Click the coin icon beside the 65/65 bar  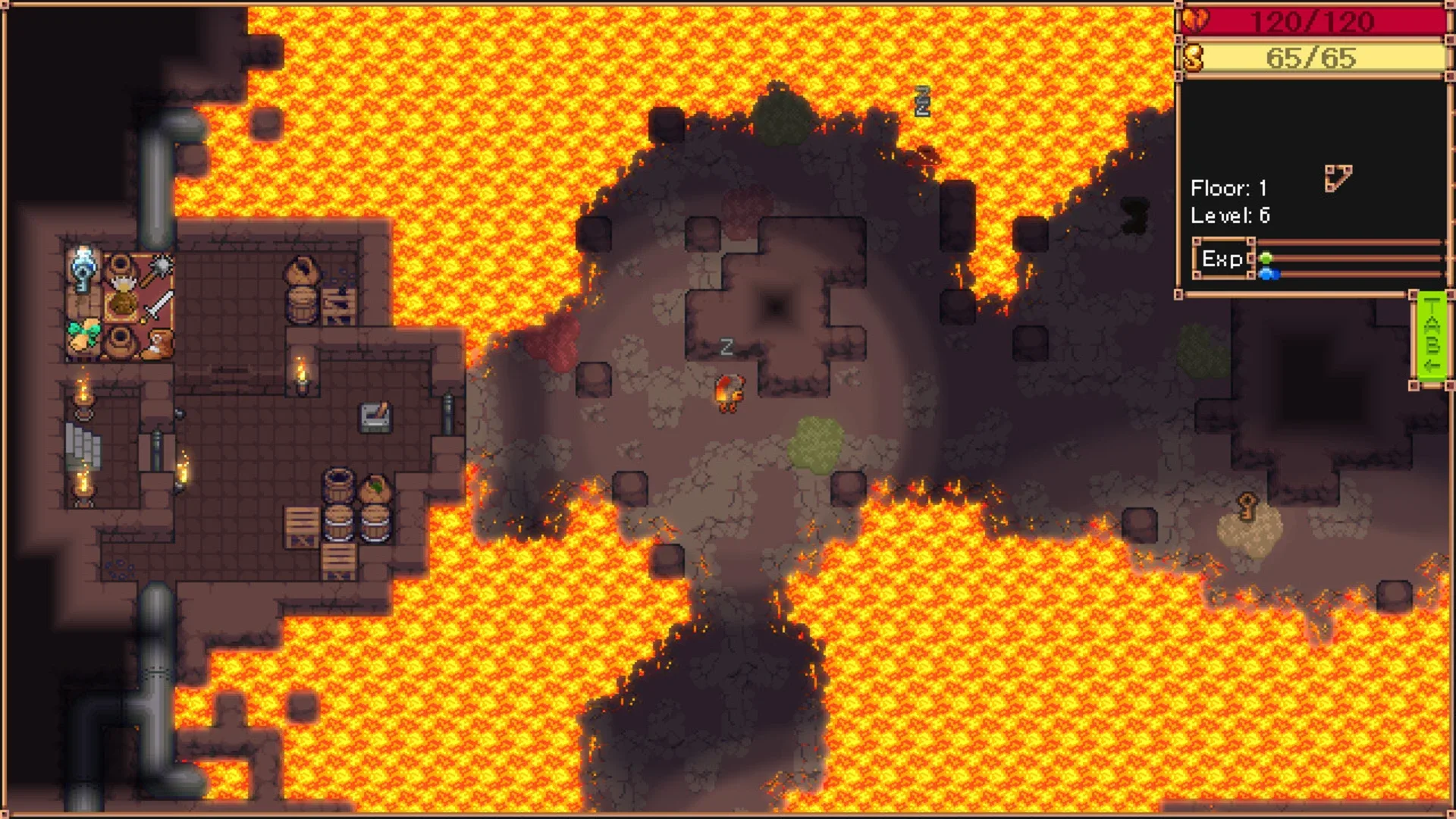pyautogui.click(x=1193, y=56)
